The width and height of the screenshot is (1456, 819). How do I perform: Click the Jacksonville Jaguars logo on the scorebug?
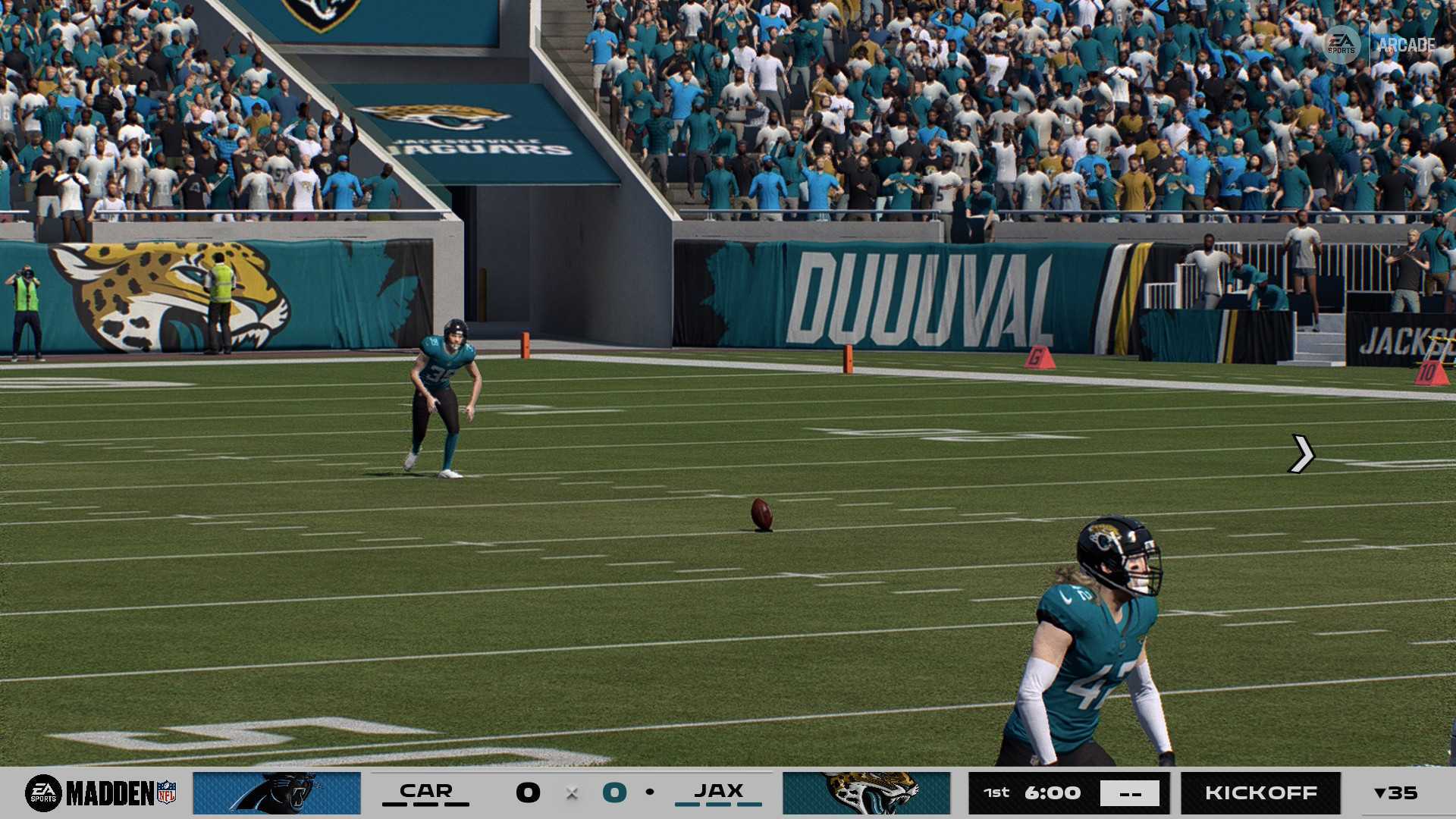[866, 793]
